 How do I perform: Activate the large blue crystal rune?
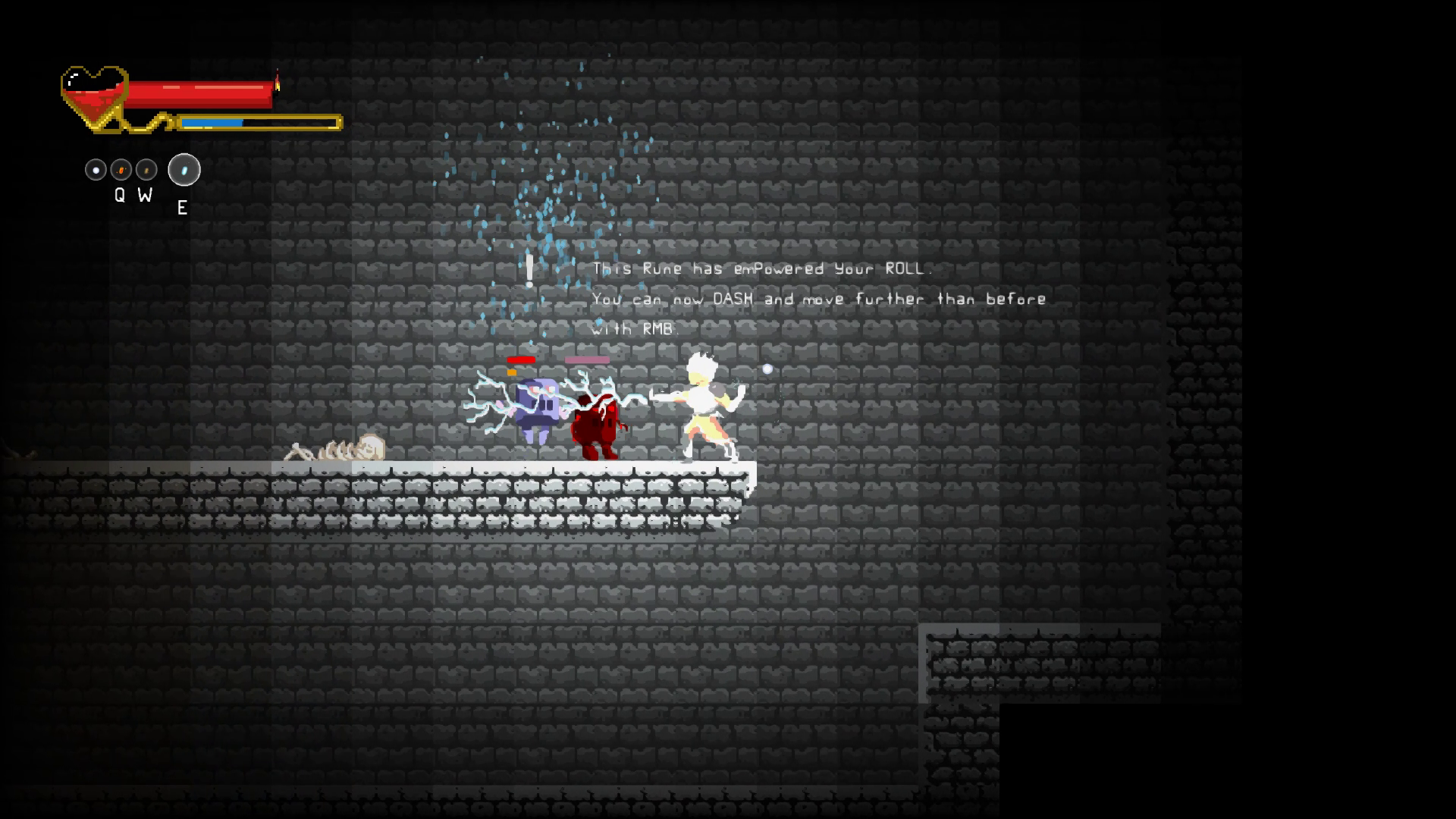click(184, 170)
